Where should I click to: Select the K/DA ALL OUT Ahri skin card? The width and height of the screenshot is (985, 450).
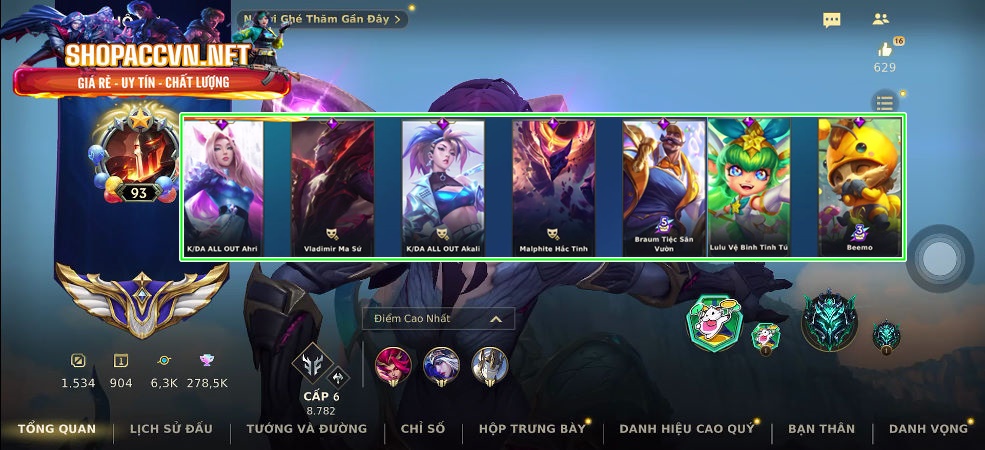point(224,187)
